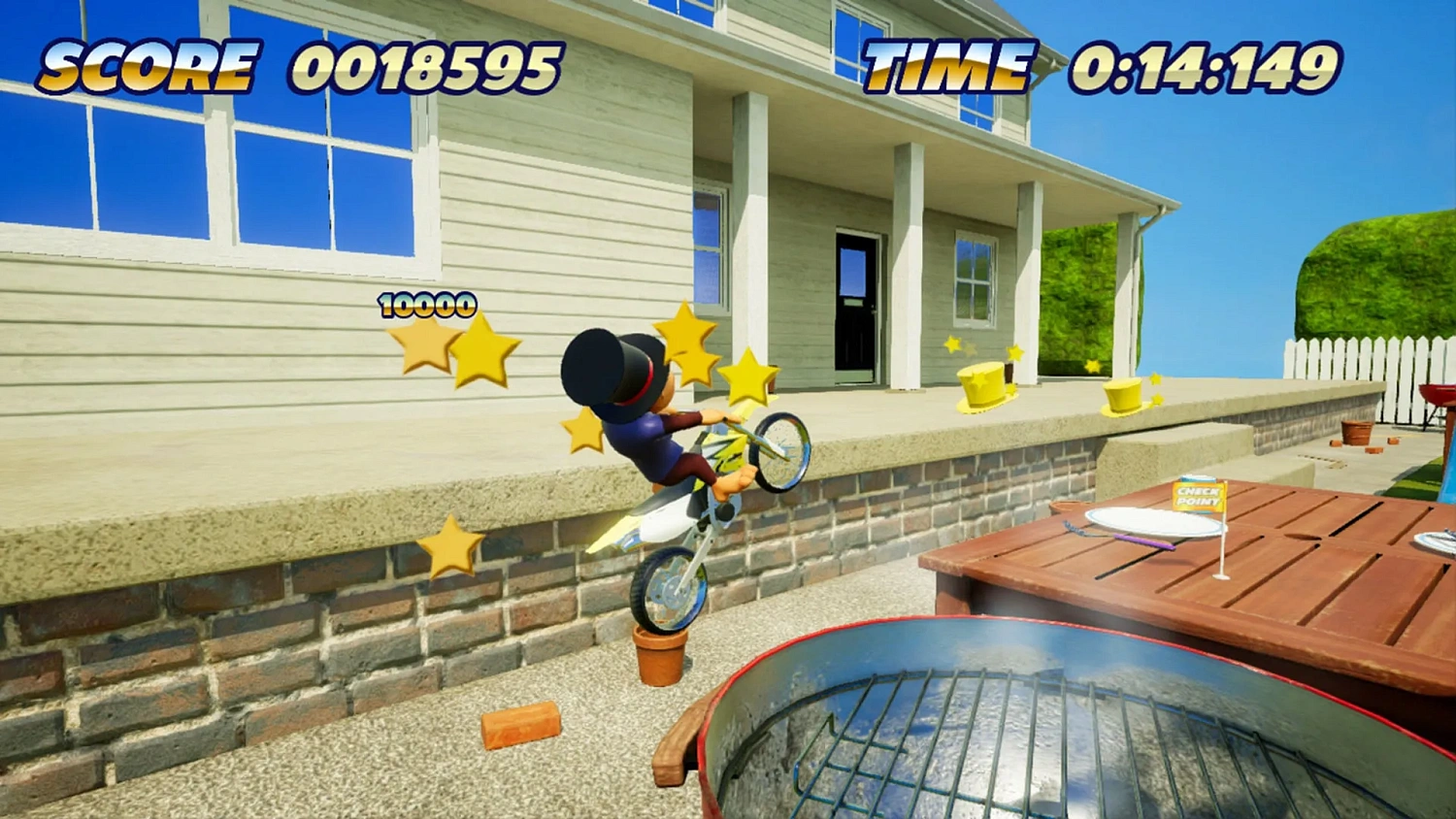Open the dark front door of the house

pyautogui.click(x=854, y=301)
